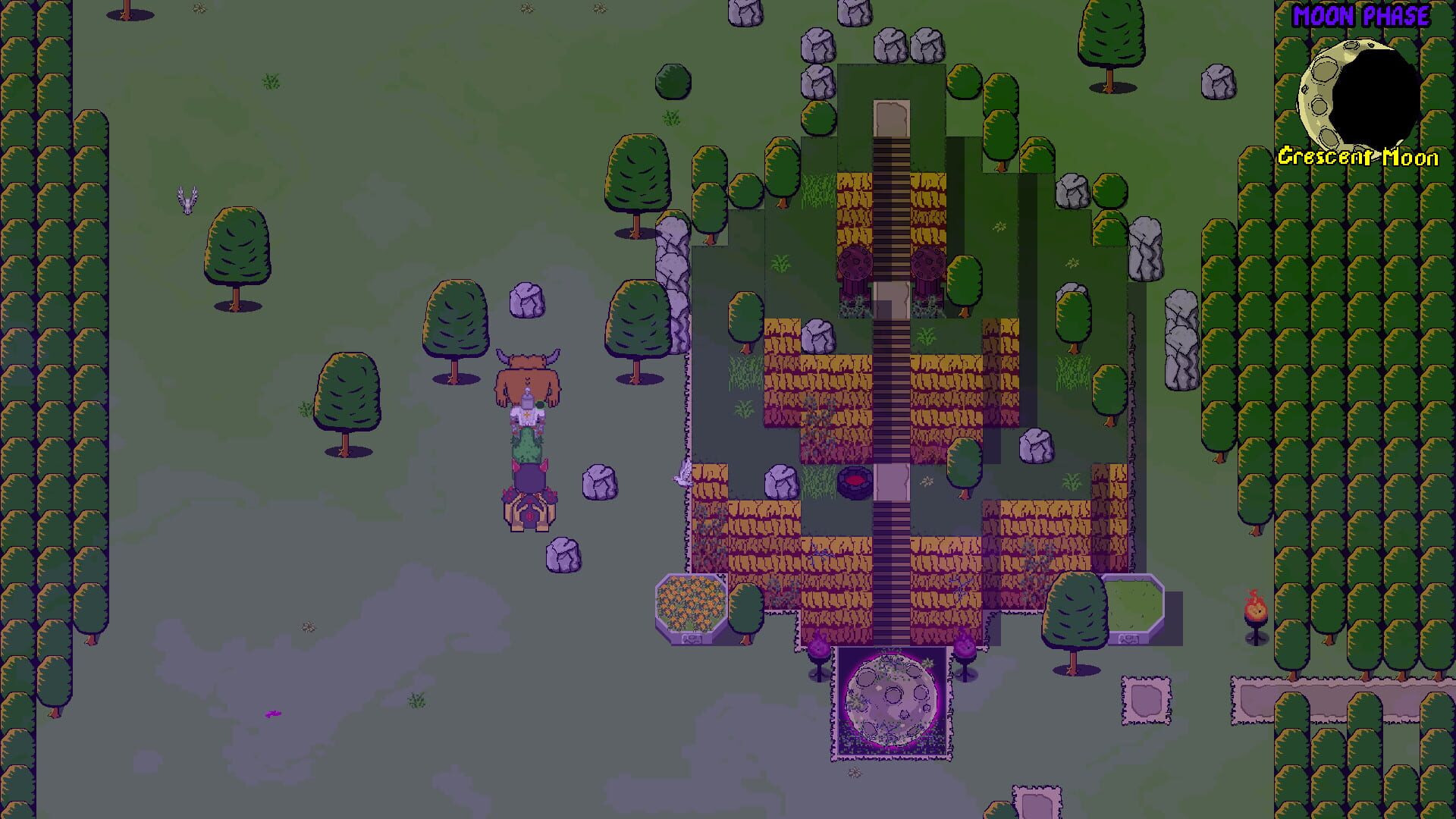Select the purple cat-eared creature in the totem stack
This screenshot has height=819, width=1456.
tap(529, 474)
